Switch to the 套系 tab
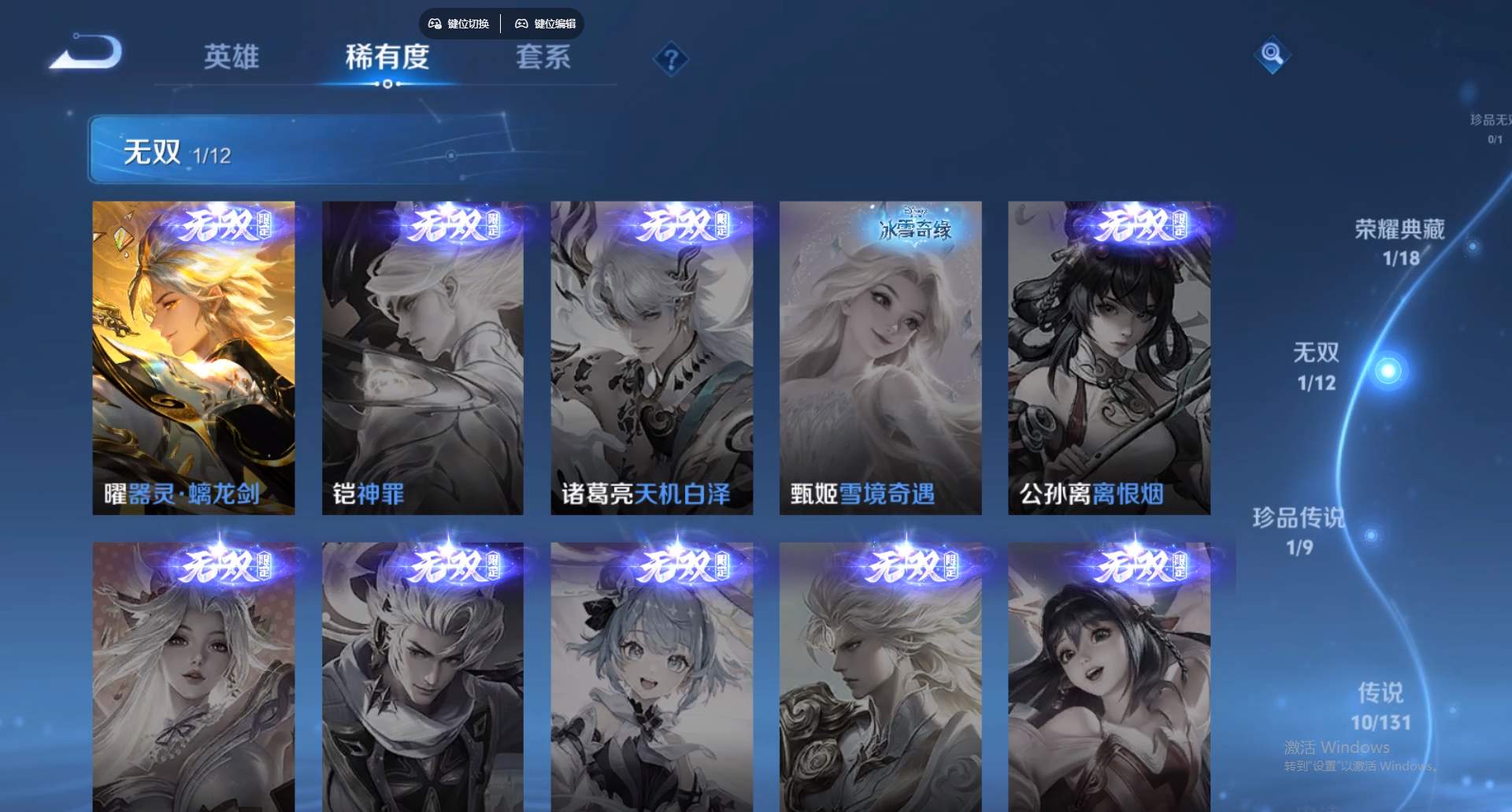The image size is (1512, 812). (x=545, y=58)
